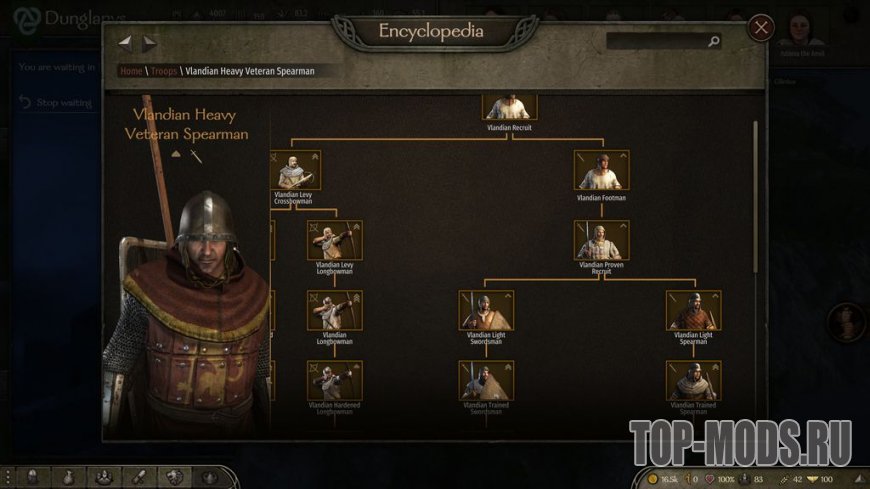Open the Troops breadcrumb link
870x489 pixels.
click(164, 71)
